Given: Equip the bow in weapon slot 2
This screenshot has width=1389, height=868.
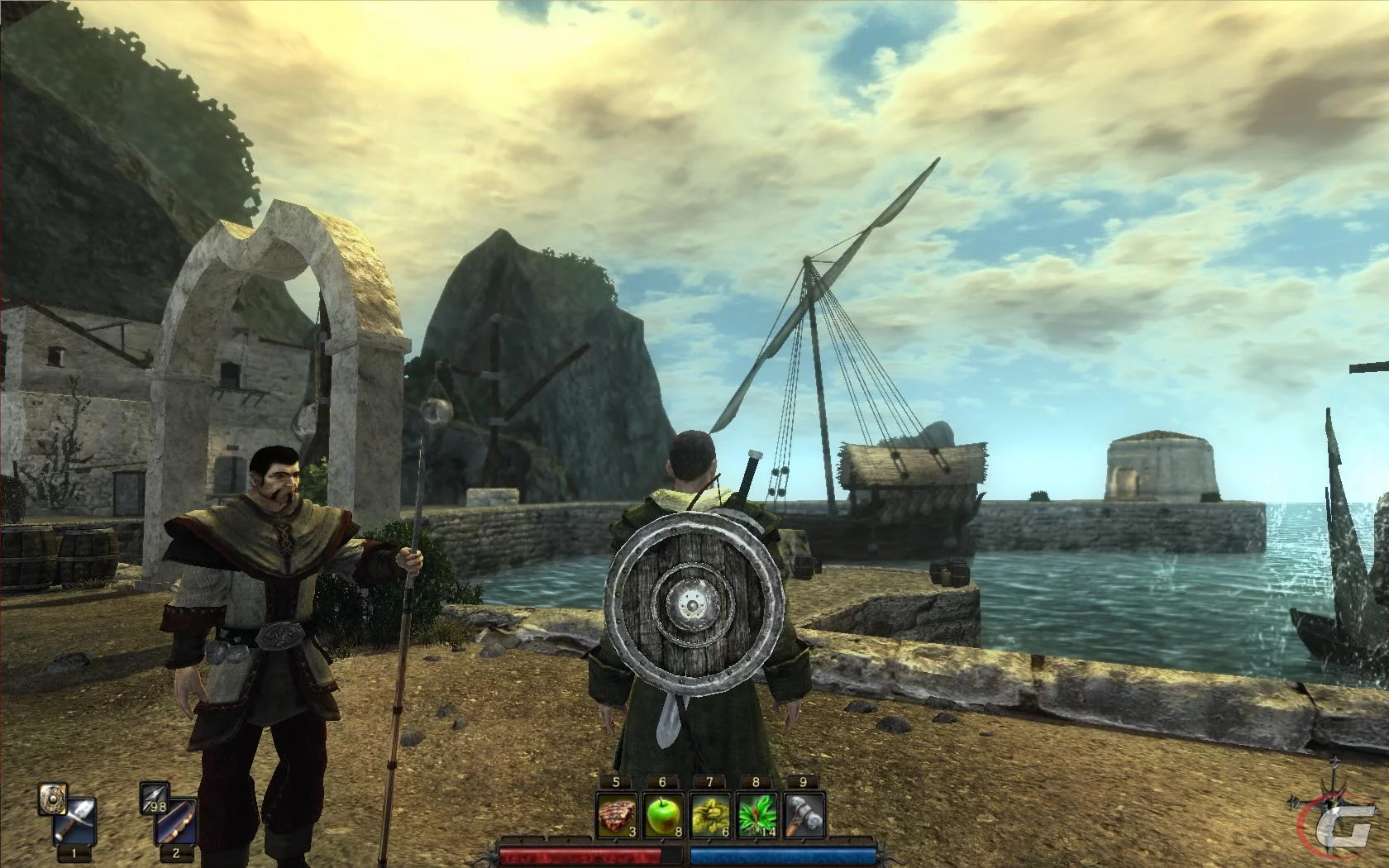Looking at the screenshot, I should [177, 820].
